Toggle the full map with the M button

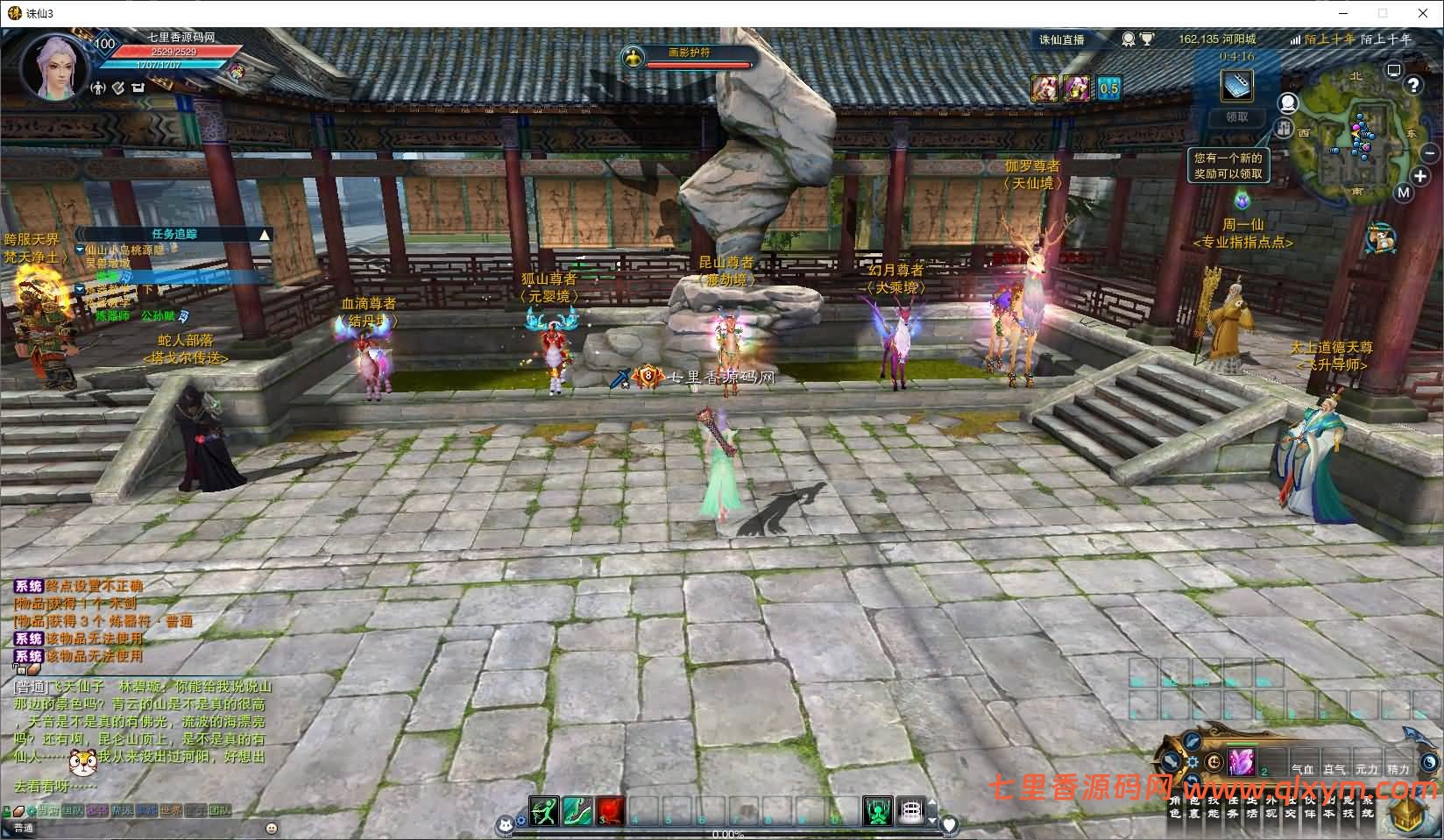coord(1403,191)
